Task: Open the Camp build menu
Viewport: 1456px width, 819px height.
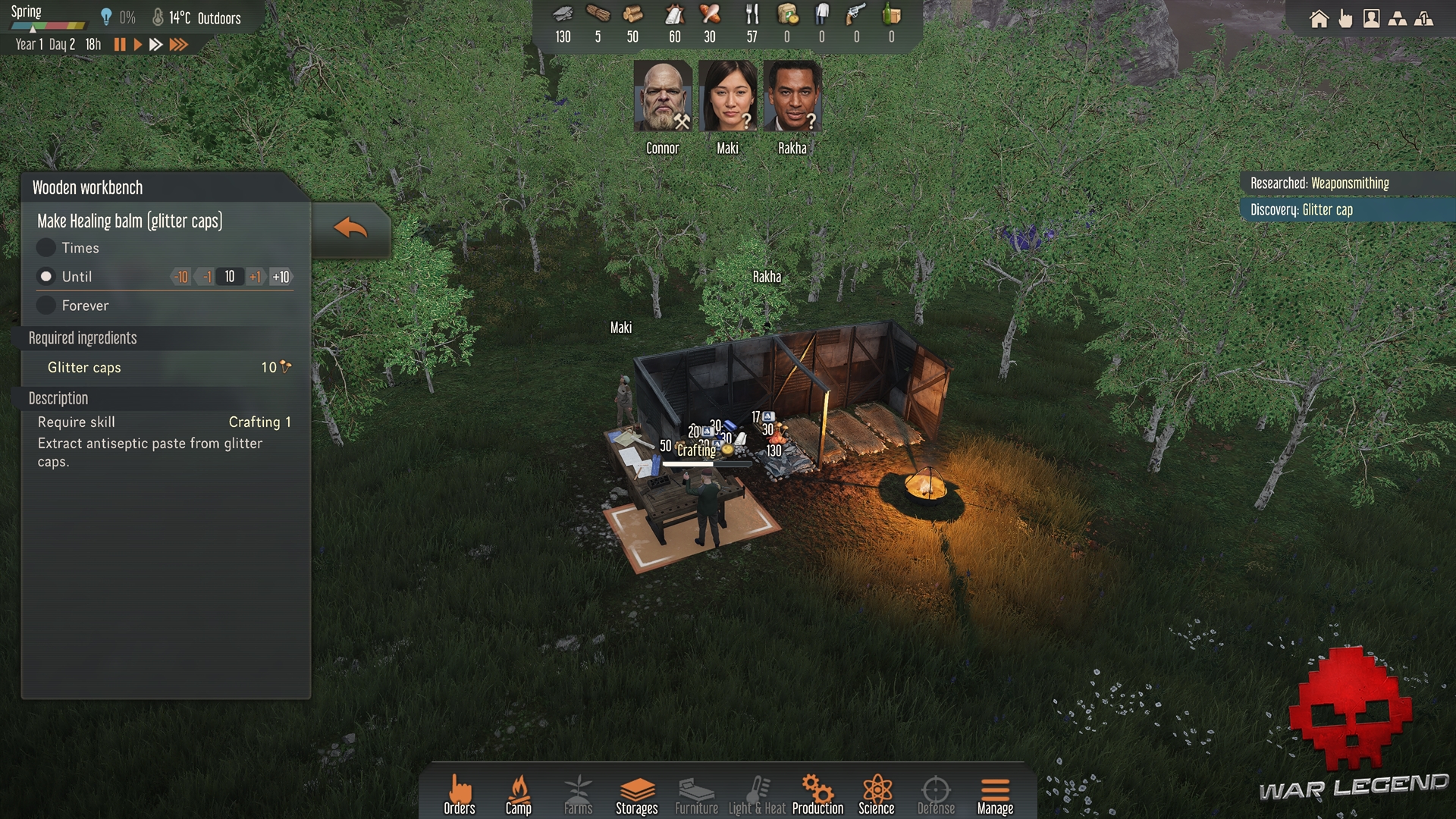Action: (519, 795)
